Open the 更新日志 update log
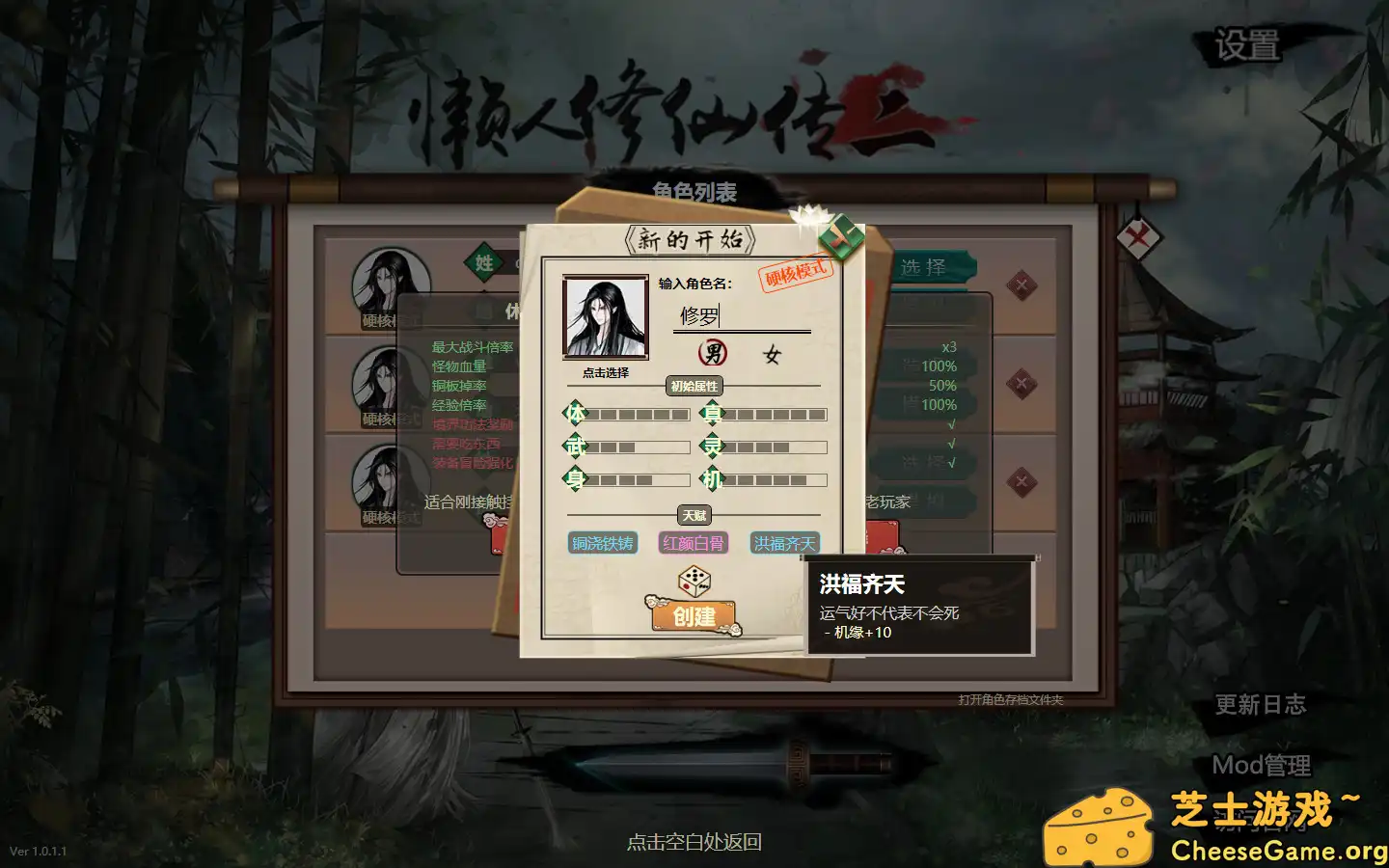The width and height of the screenshot is (1389, 868). 1260,705
